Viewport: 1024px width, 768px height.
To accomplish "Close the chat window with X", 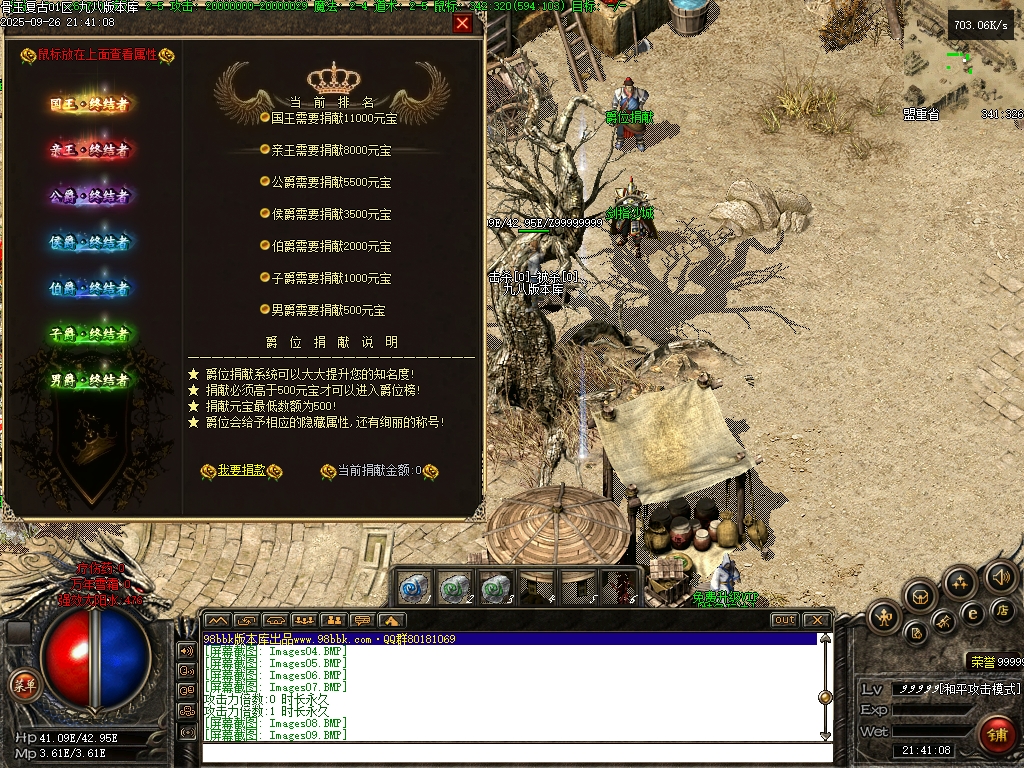I will (x=816, y=620).
